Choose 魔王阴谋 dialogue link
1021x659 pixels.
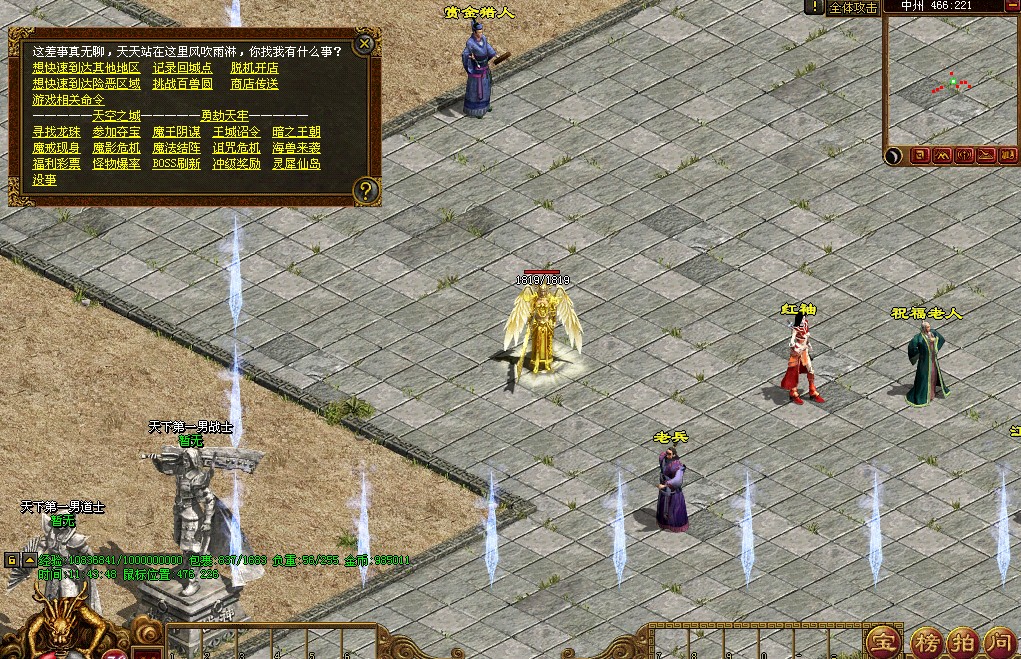(x=176, y=132)
